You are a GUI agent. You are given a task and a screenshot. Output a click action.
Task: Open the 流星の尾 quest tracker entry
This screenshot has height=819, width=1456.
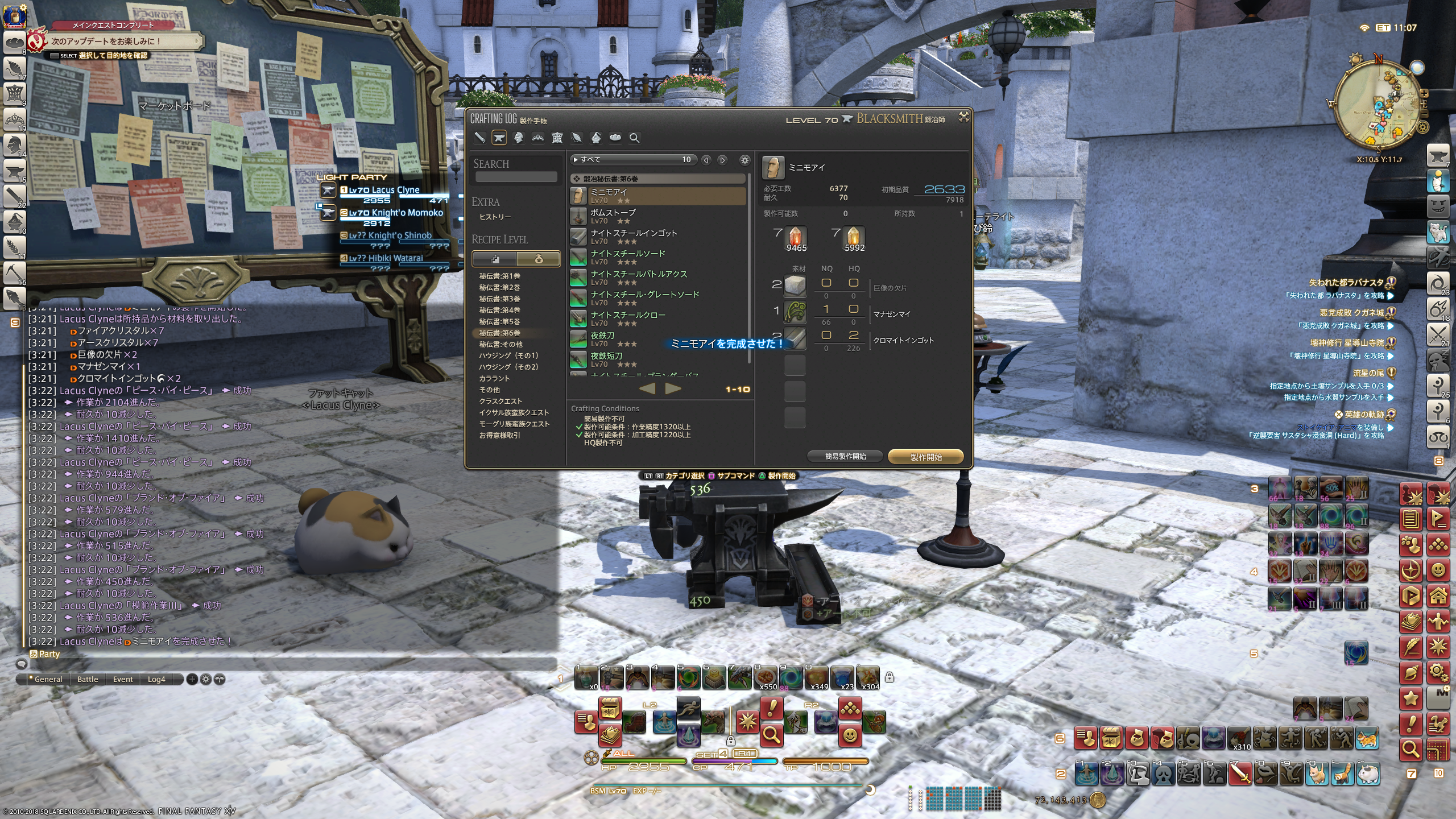click(1368, 373)
